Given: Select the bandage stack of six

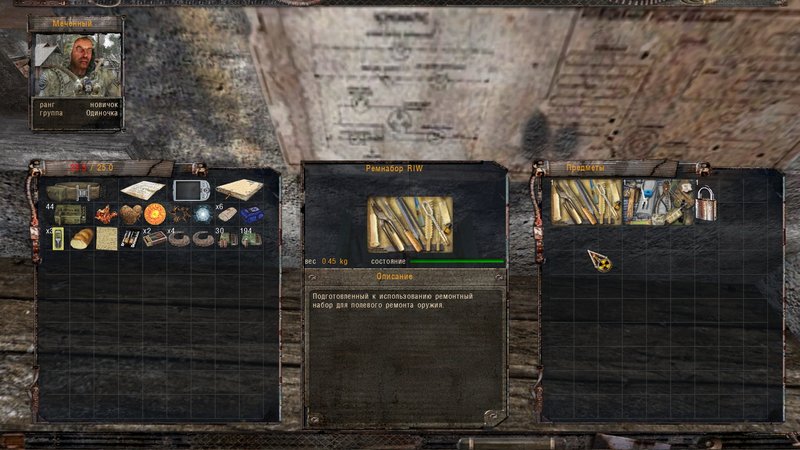Looking at the screenshot, I should [x=227, y=214].
